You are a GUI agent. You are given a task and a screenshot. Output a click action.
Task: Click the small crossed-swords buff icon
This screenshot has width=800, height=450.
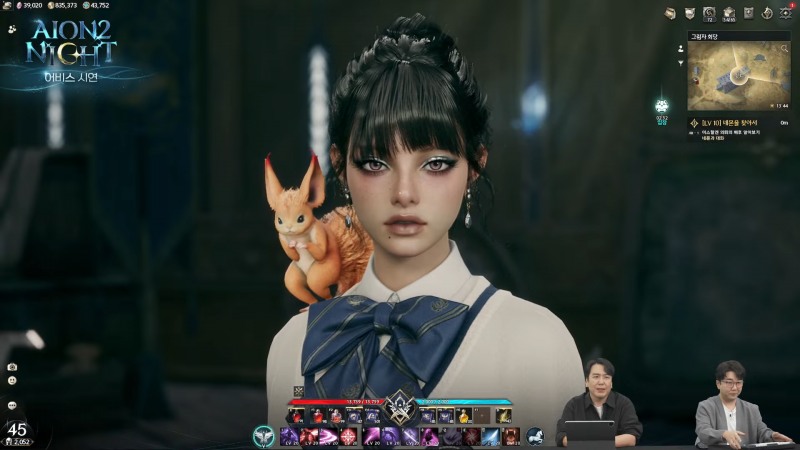pos(297,390)
